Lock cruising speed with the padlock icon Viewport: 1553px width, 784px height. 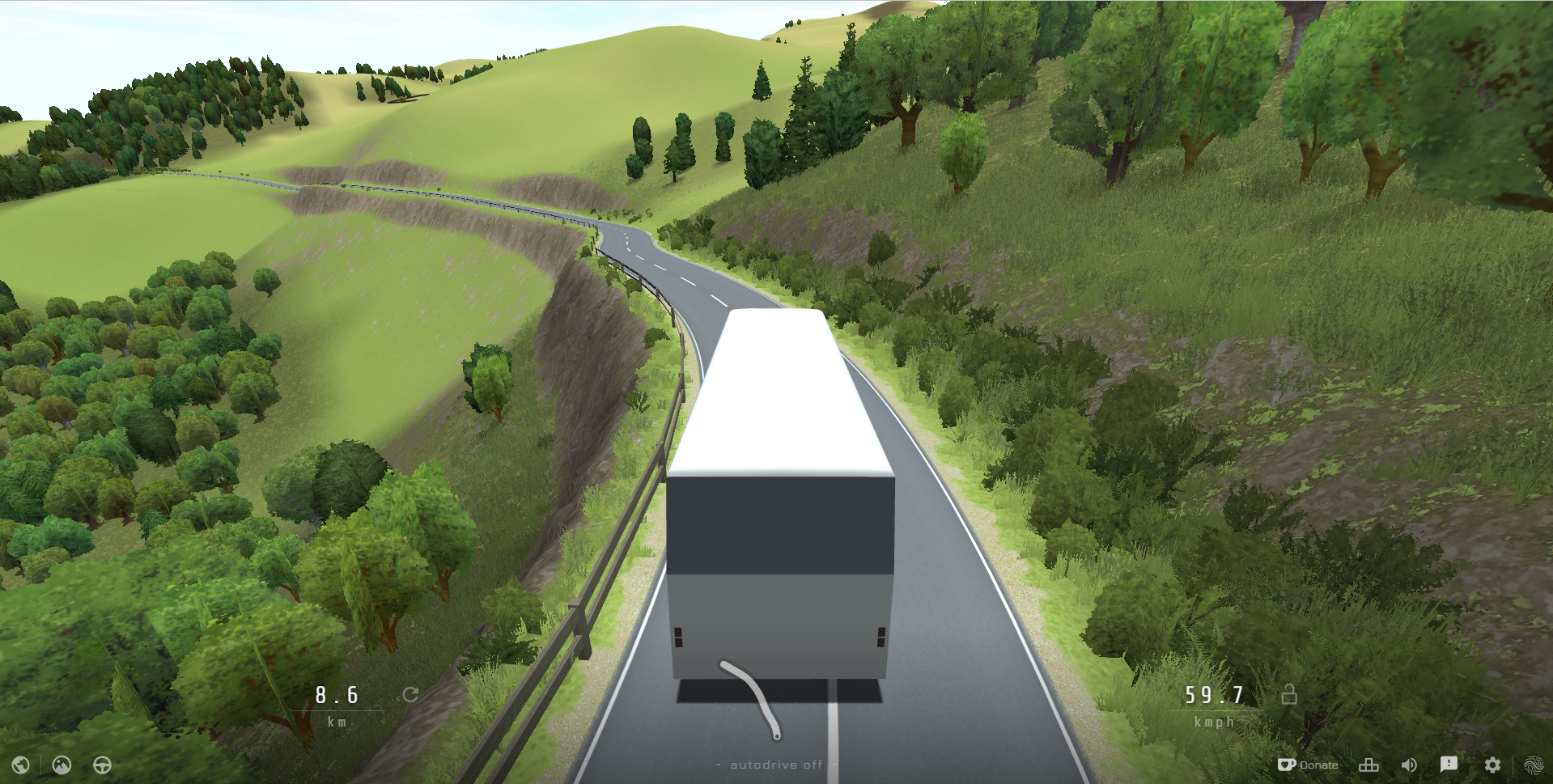tap(1290, 694)
